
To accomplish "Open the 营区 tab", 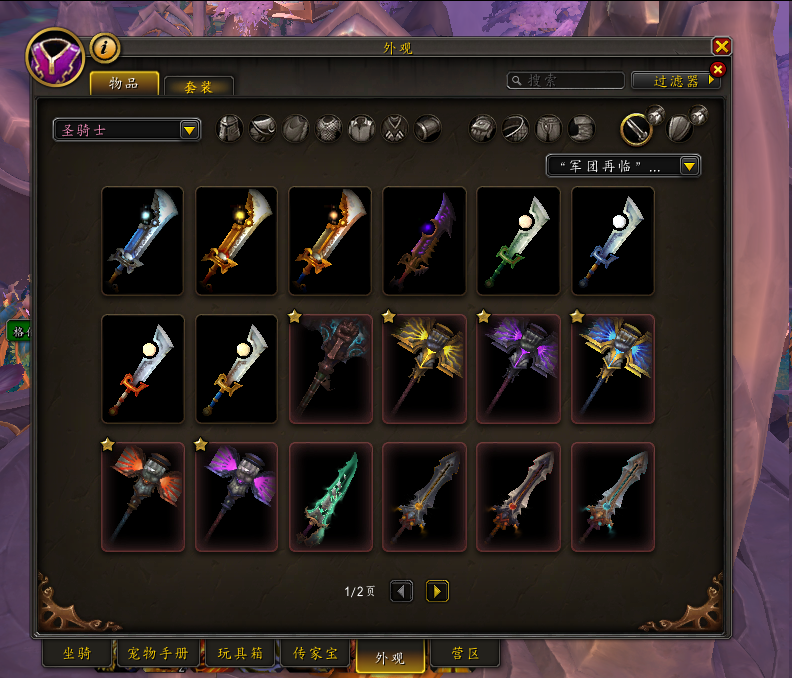I will [460, 655].
